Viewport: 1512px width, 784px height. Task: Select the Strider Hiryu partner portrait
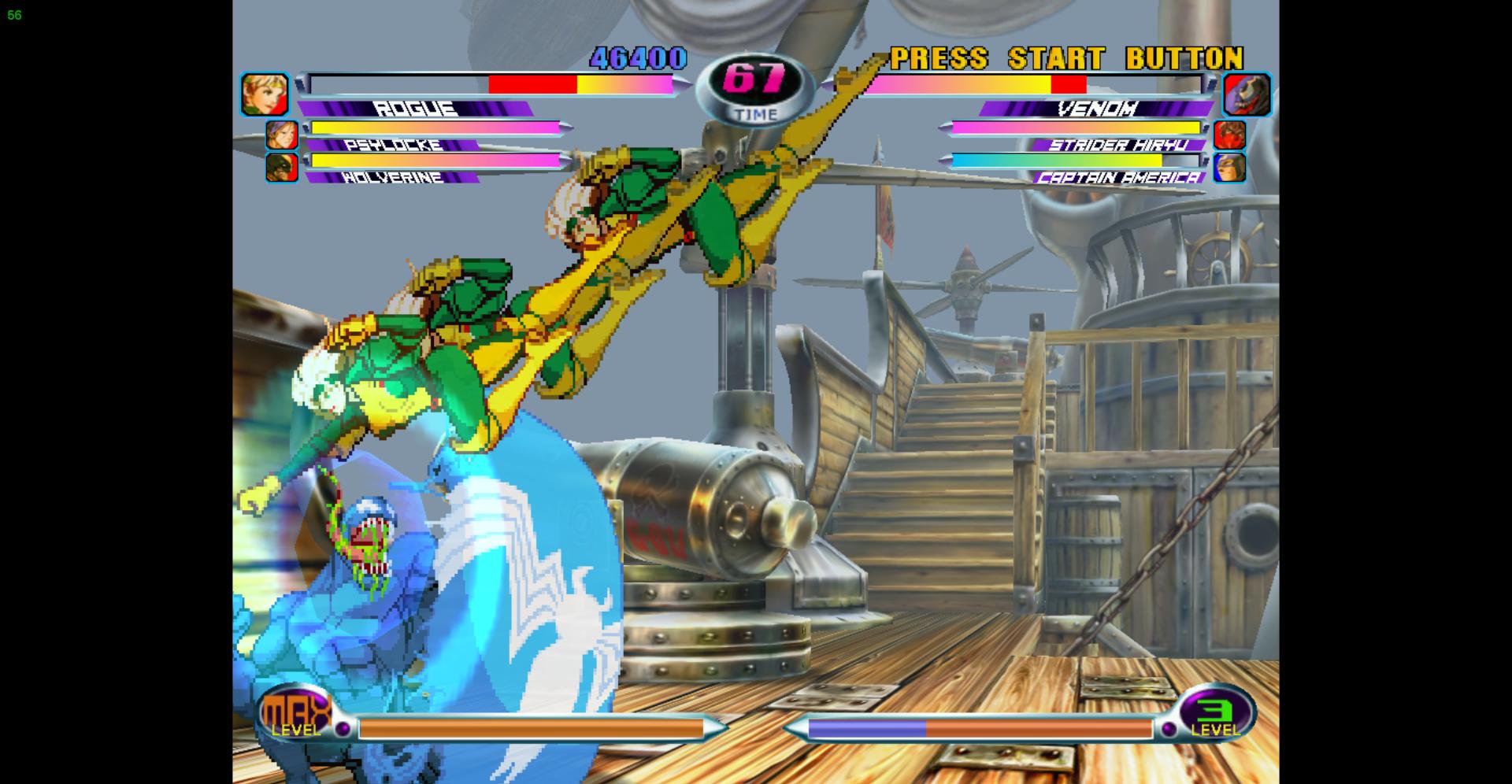point(1229,135)
